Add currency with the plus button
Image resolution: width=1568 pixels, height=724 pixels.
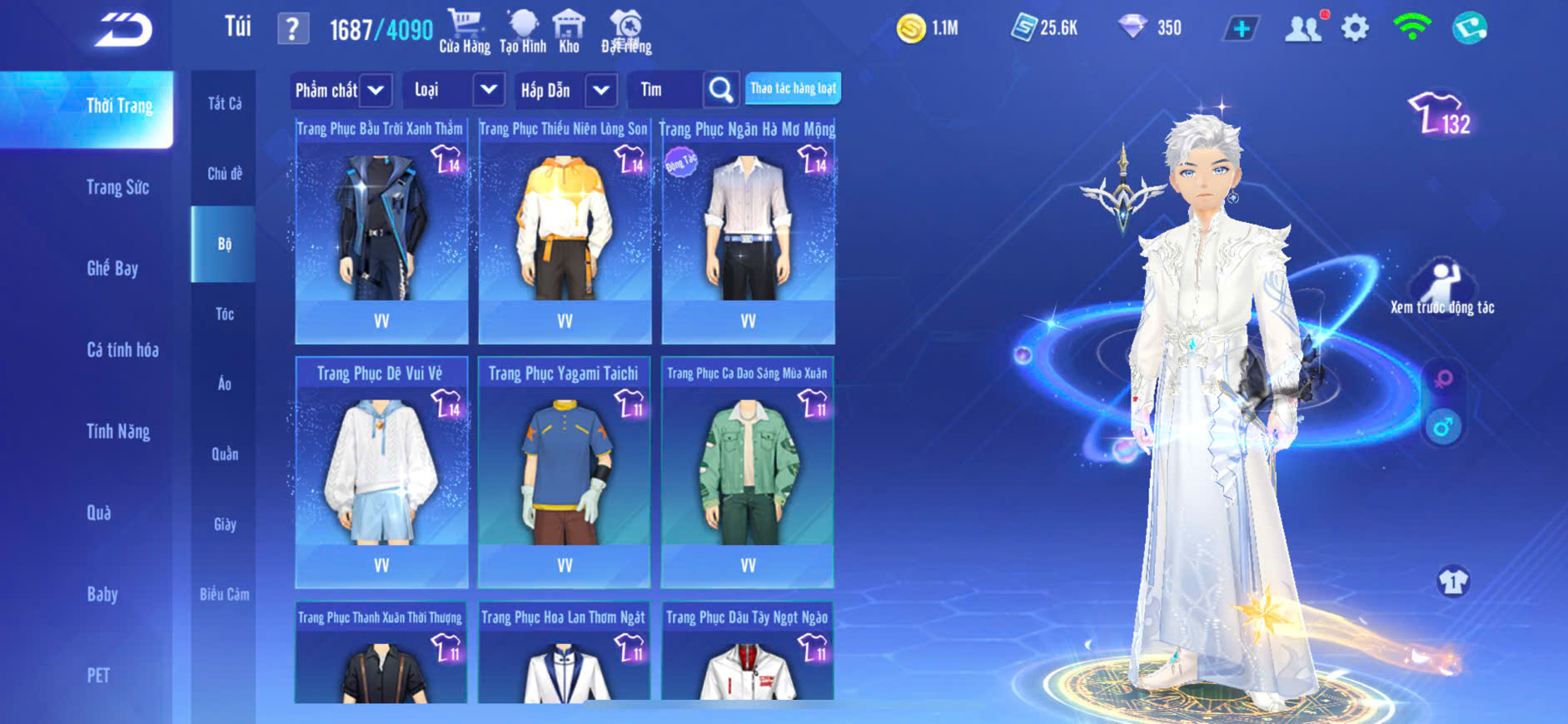pos(1241,28)
